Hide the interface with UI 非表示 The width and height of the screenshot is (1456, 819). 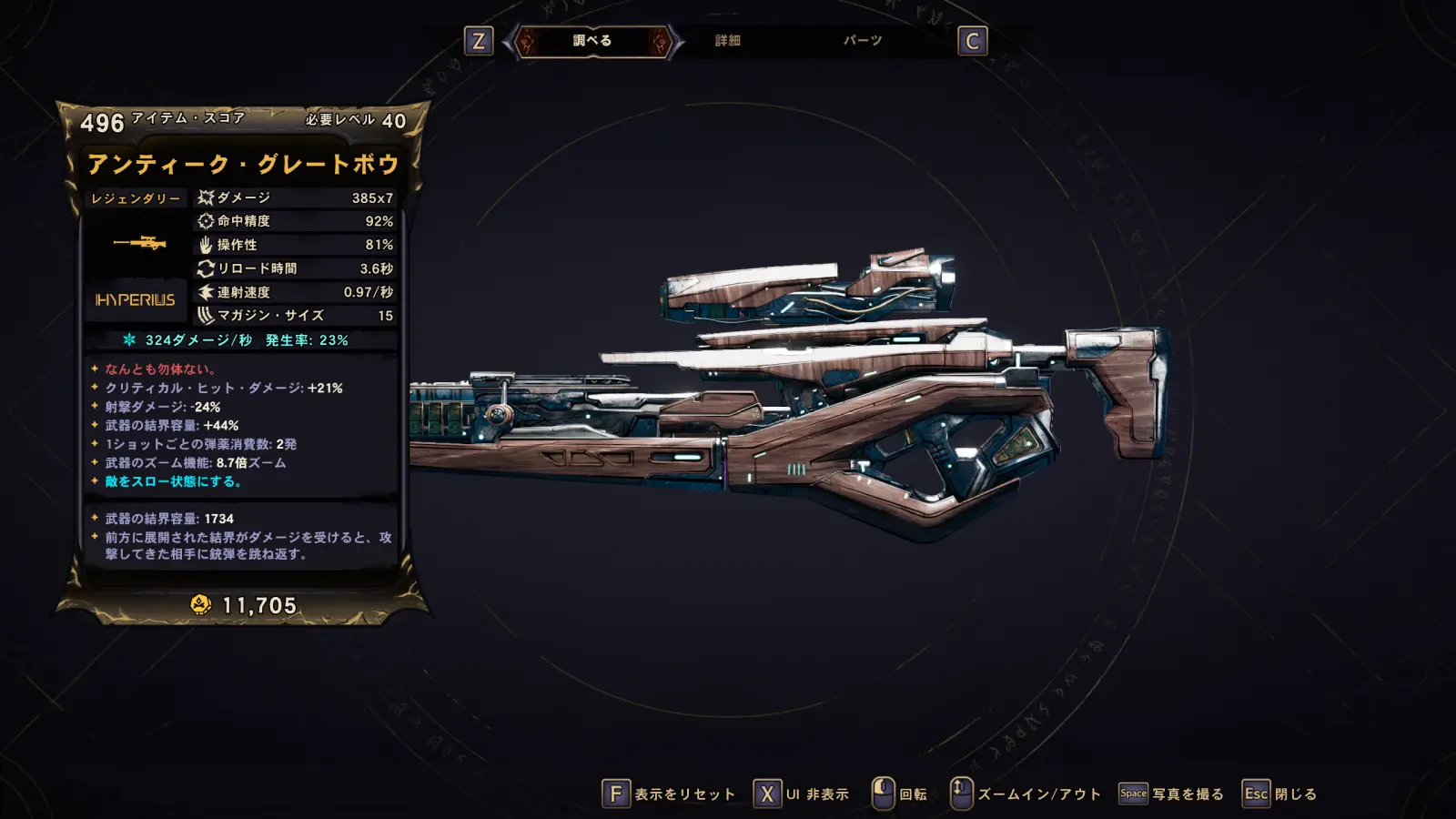point(802,794)
